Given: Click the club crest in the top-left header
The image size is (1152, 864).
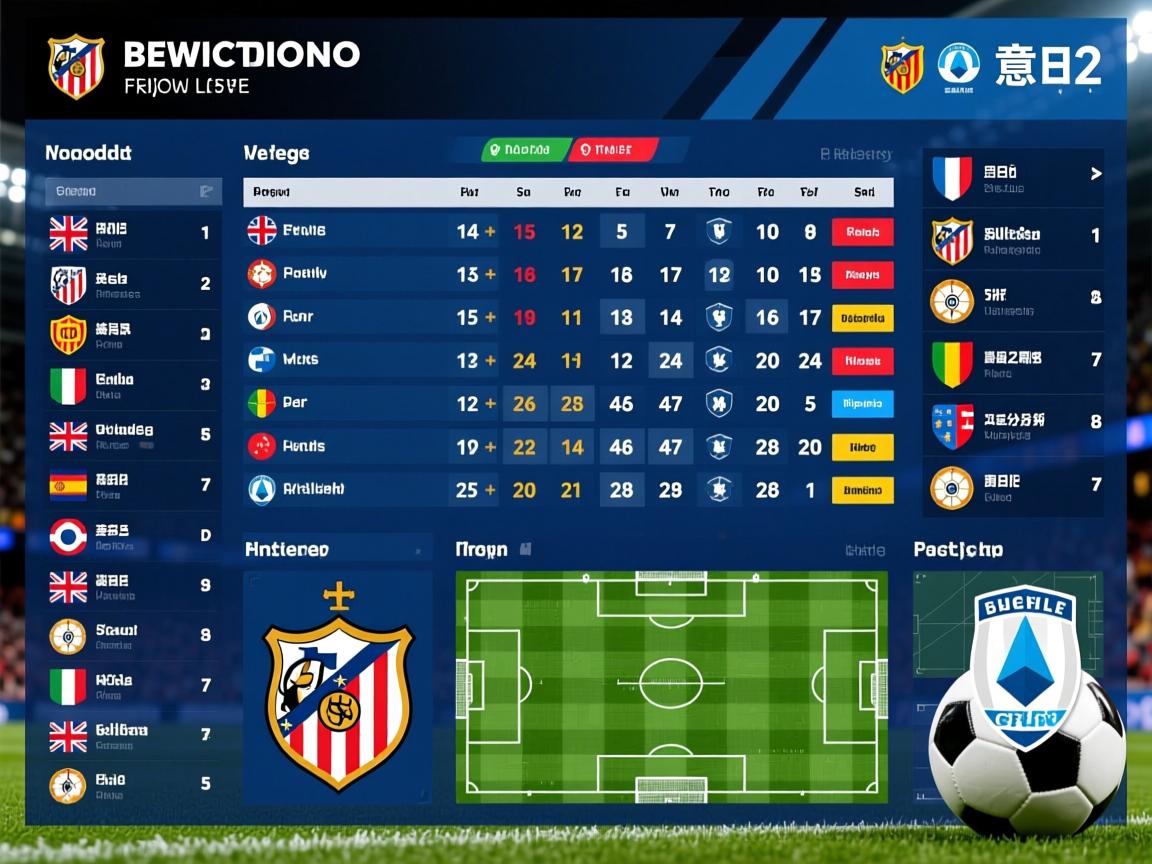Looking at the screenshot, I should [x=76, y=65].
